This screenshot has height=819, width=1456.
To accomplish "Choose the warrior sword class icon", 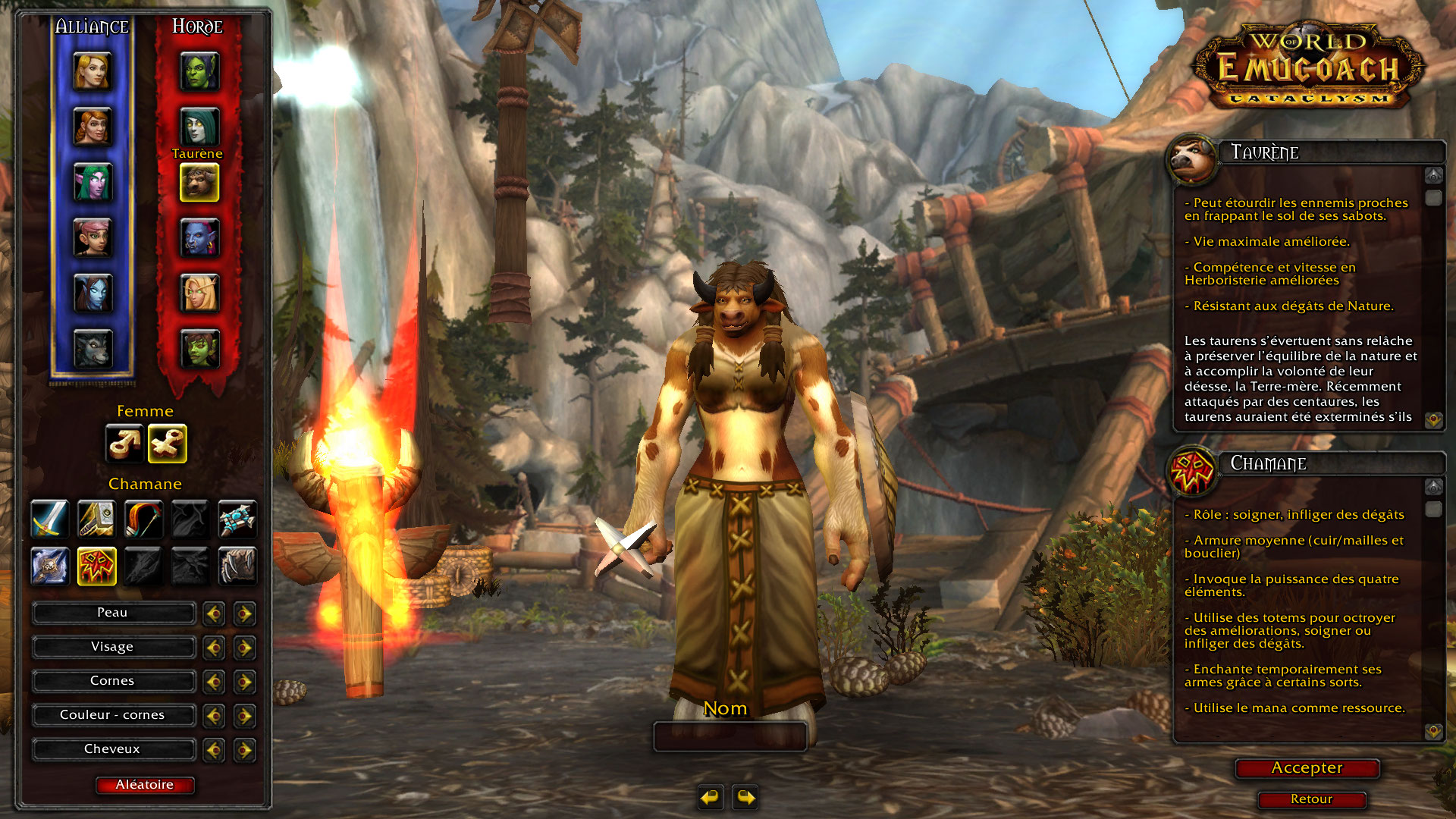I will 50,519.
